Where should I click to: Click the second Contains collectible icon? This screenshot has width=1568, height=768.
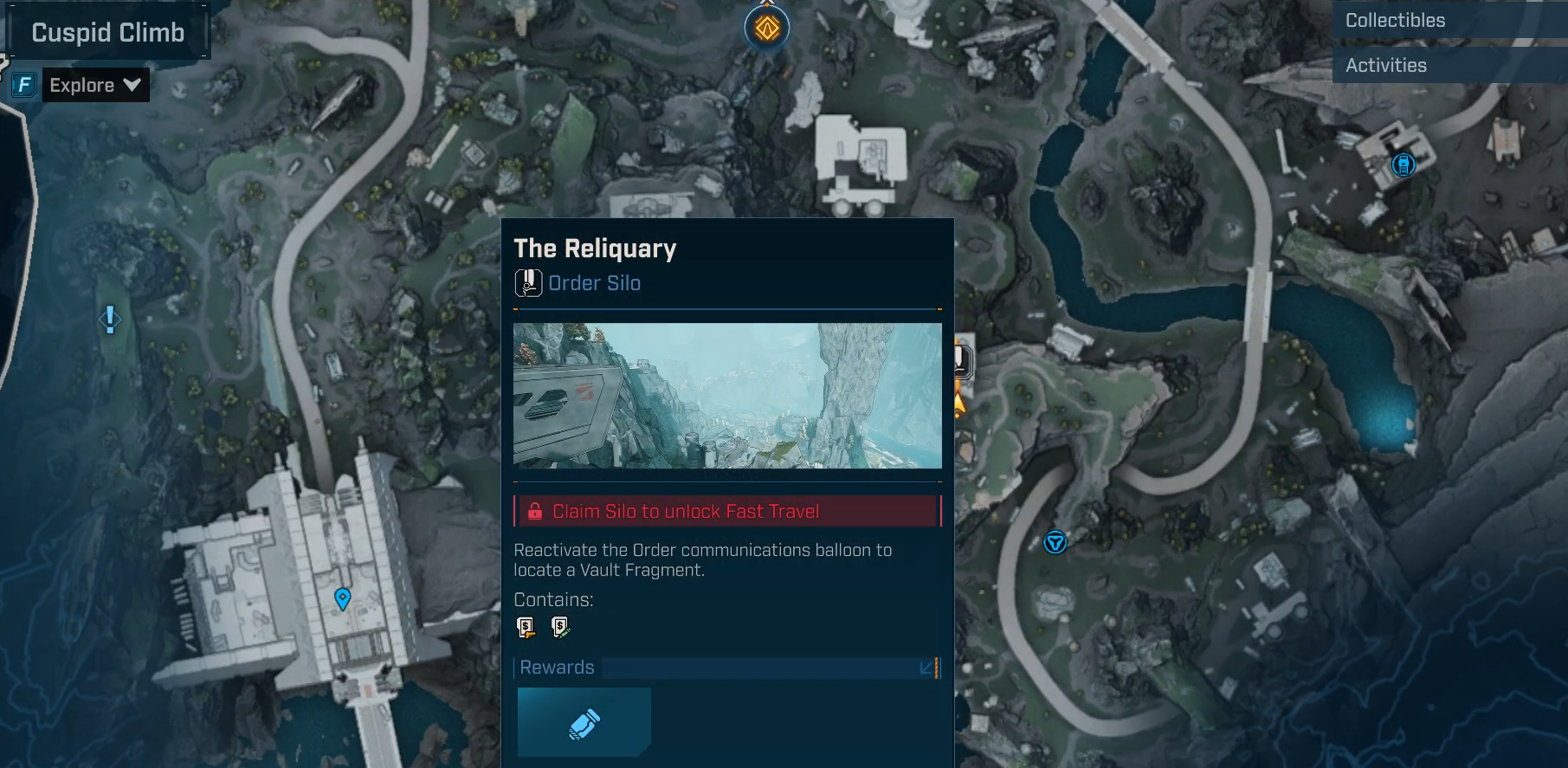click(560, 627)
